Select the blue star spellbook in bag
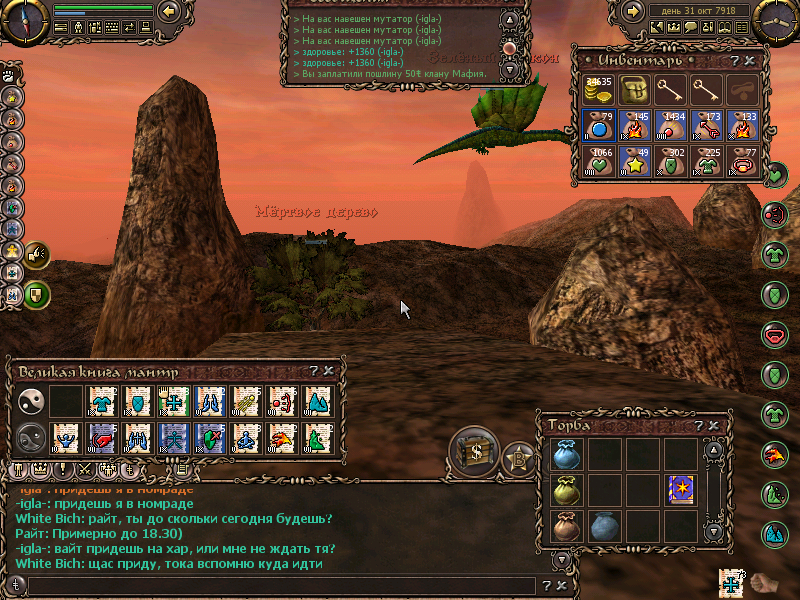The image size is (800, 600). [x=681, y=490]
